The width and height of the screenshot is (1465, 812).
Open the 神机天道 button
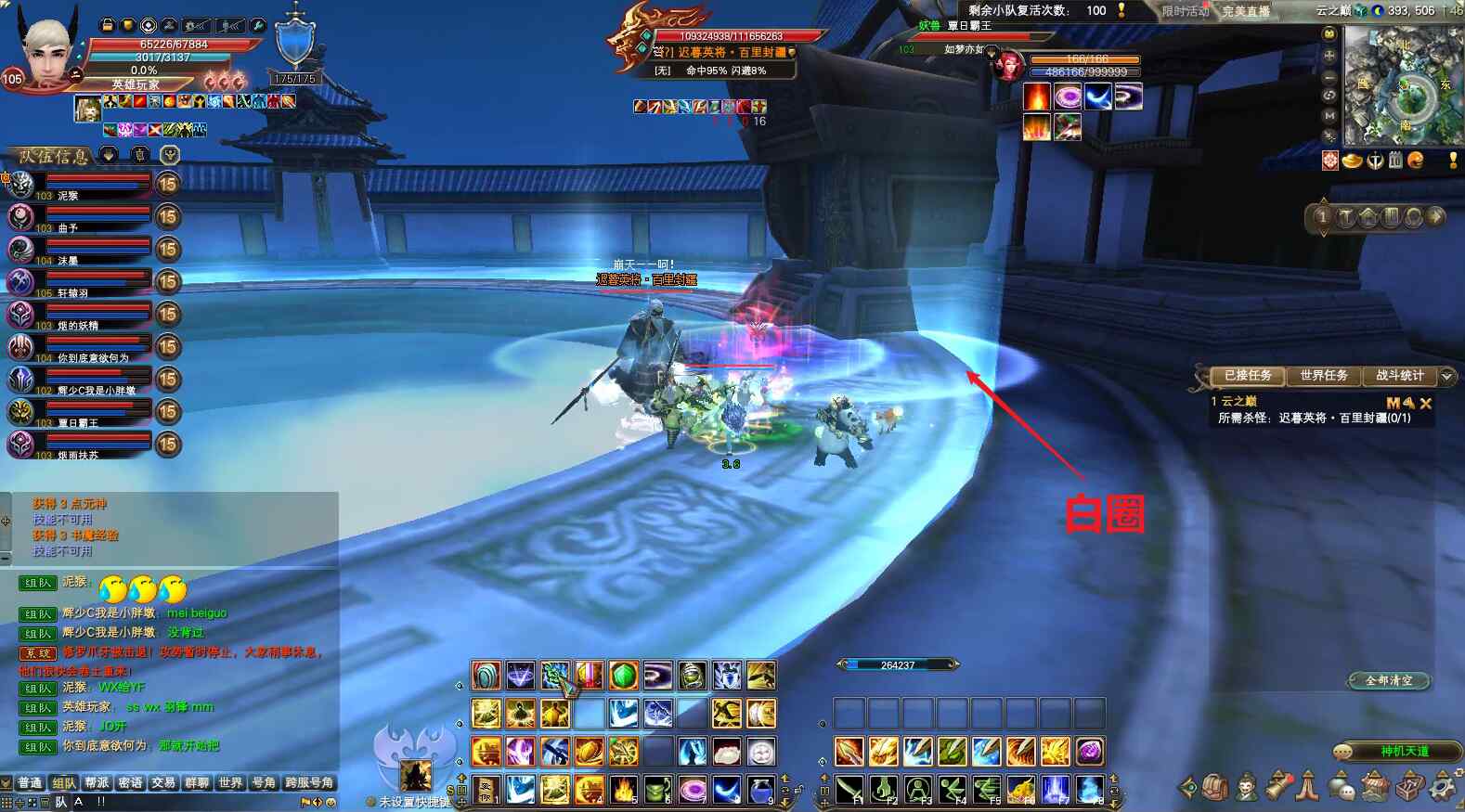pos(1404,751)
